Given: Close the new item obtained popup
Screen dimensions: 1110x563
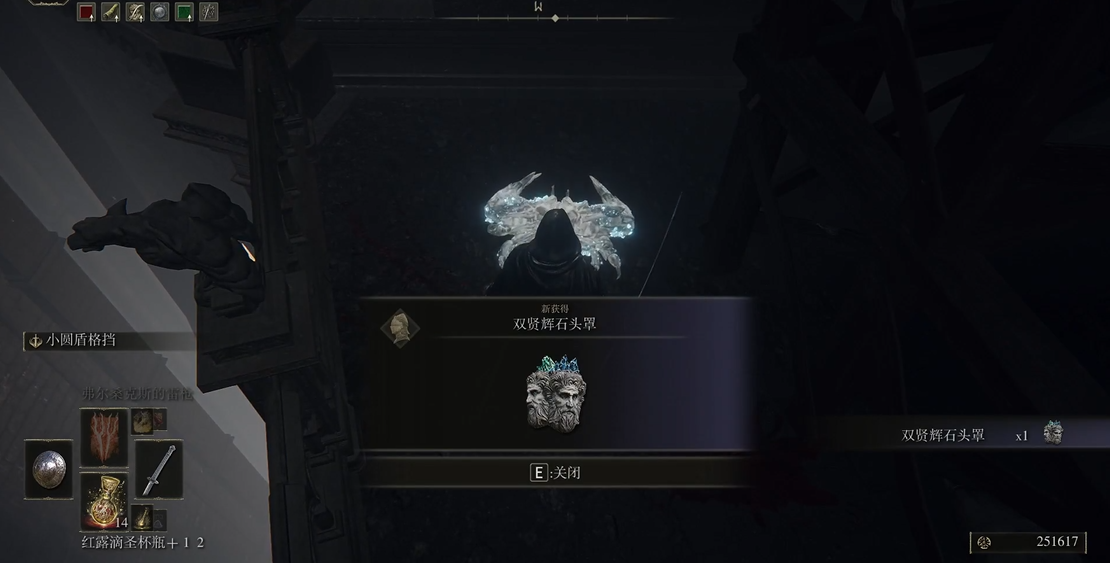Looking at the screenshot, I should click(x=555, y=472).
